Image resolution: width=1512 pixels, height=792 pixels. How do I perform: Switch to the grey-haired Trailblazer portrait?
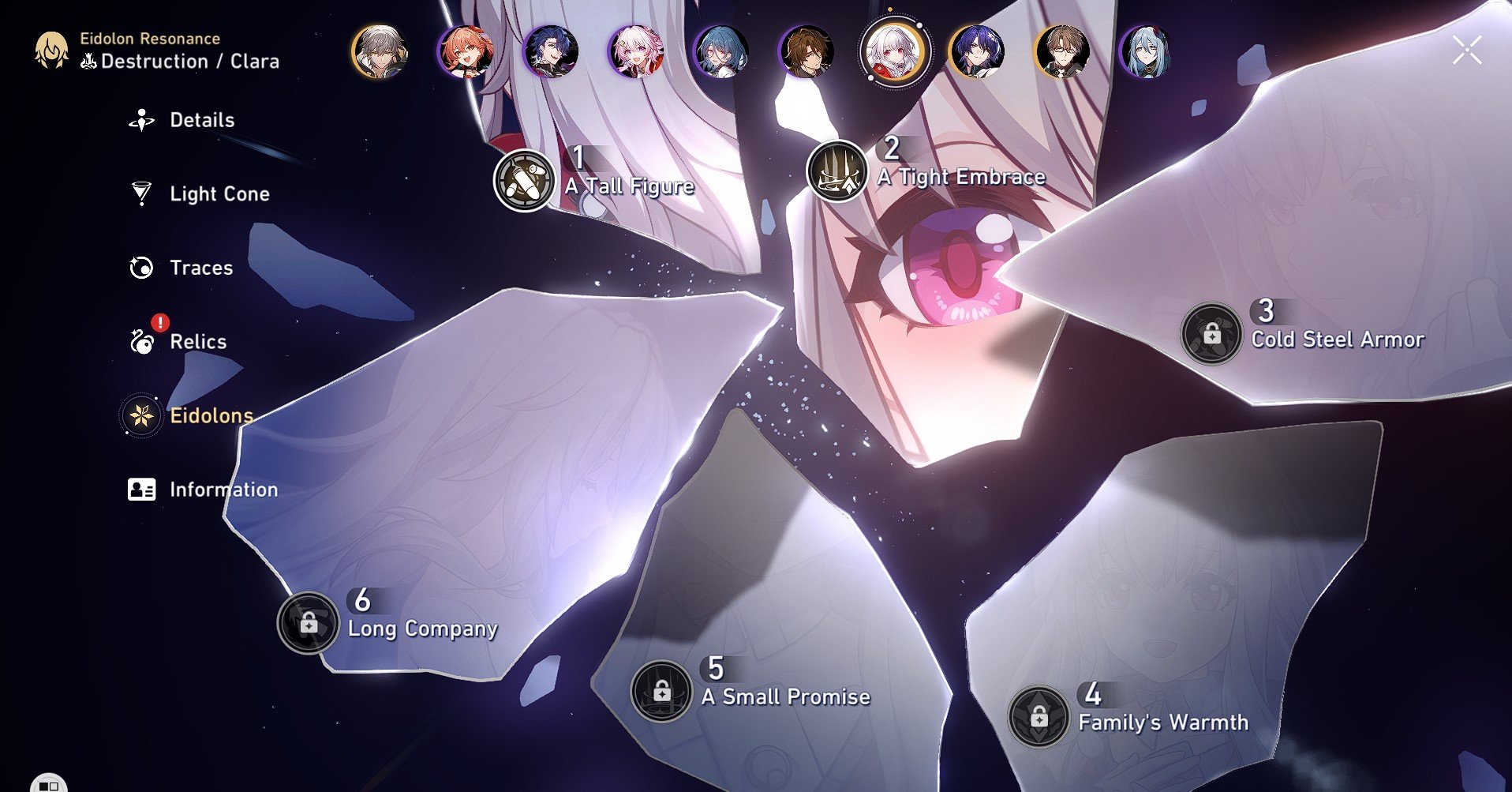380,52
